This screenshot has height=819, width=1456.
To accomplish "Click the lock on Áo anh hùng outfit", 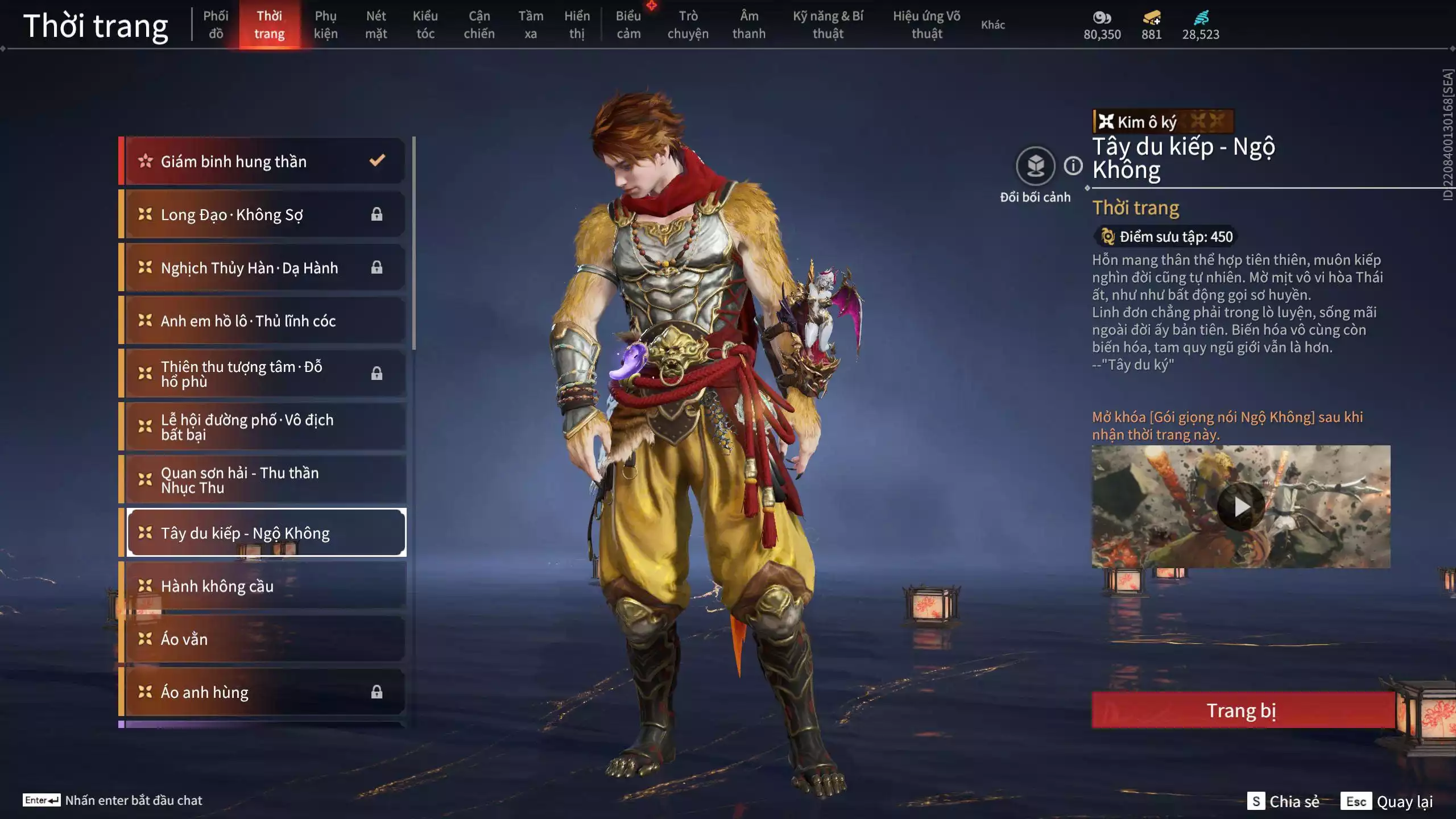I will pos(376,692).
